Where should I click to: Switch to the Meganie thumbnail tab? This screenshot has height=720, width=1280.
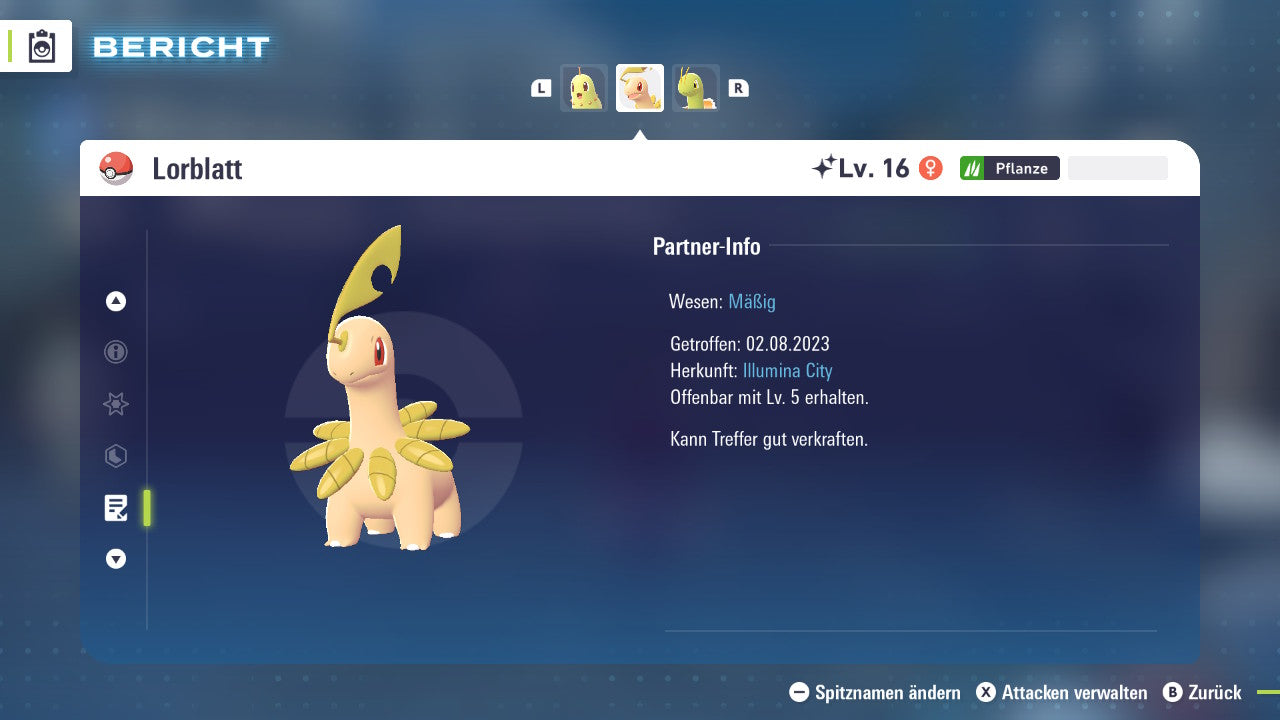click(x=697, y=88)
